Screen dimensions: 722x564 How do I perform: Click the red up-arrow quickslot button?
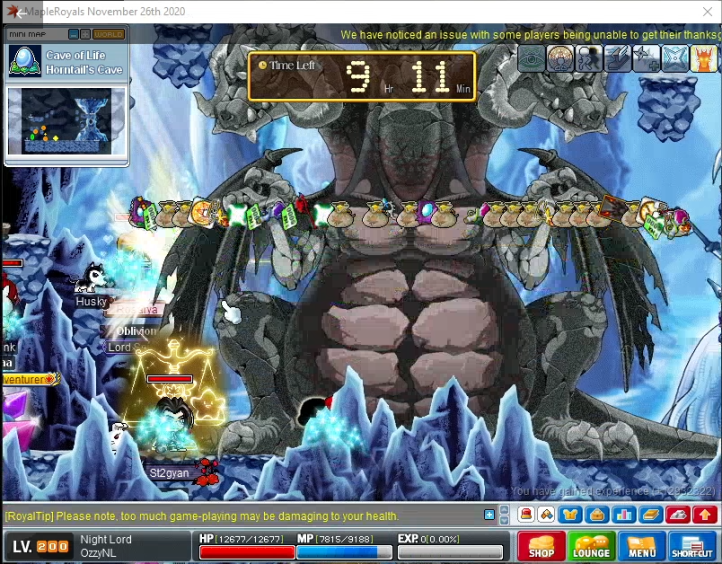click(704, 515)
